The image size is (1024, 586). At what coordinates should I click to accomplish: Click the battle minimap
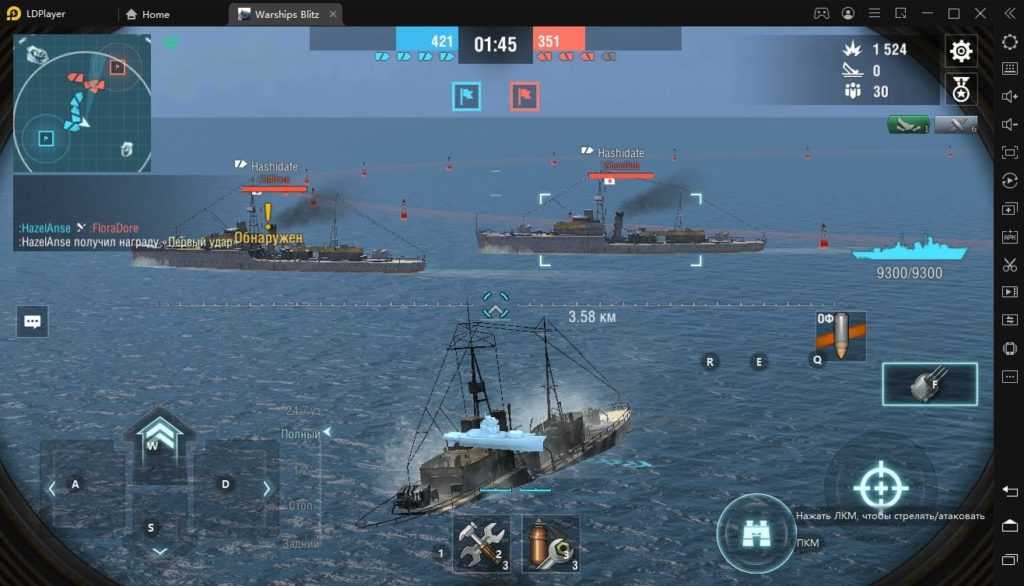click(x=83, y=104)
